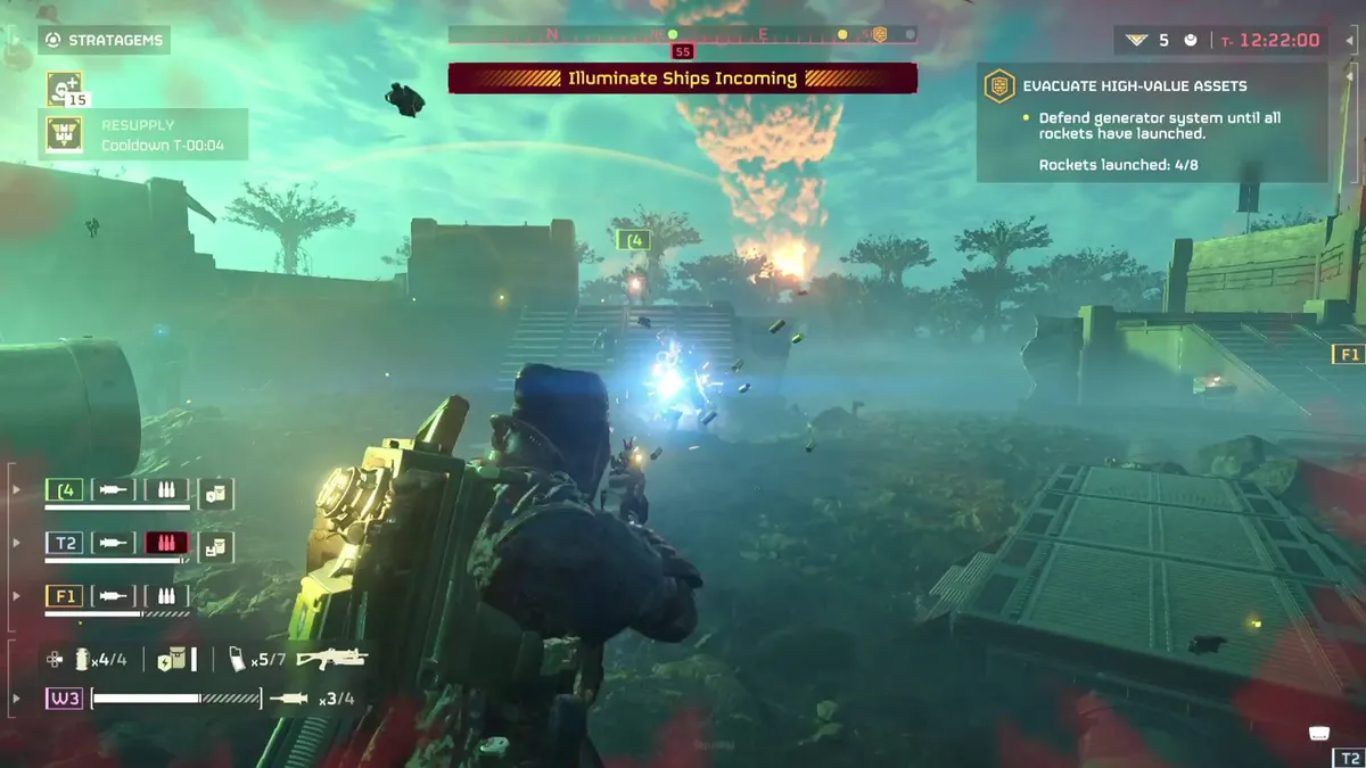Select squad member T2 tag in squad list

click(64, 543)
